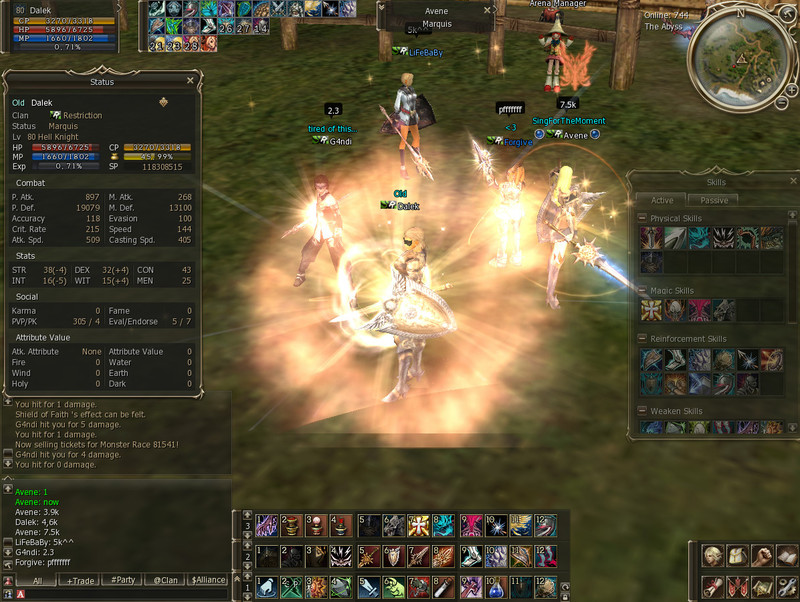The image size is (800, 602).
Task: Use the white cross magic skill icon
Action: [651, 311]
